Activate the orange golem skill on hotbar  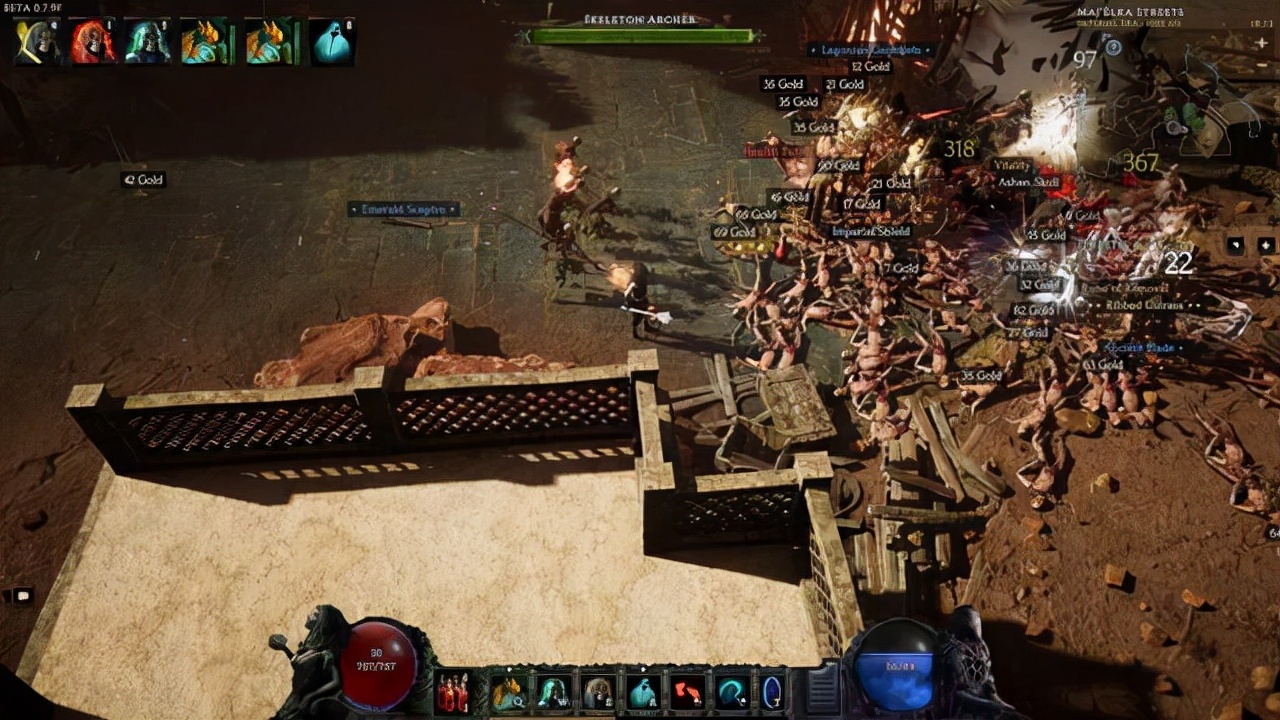[x=508, y=692]
